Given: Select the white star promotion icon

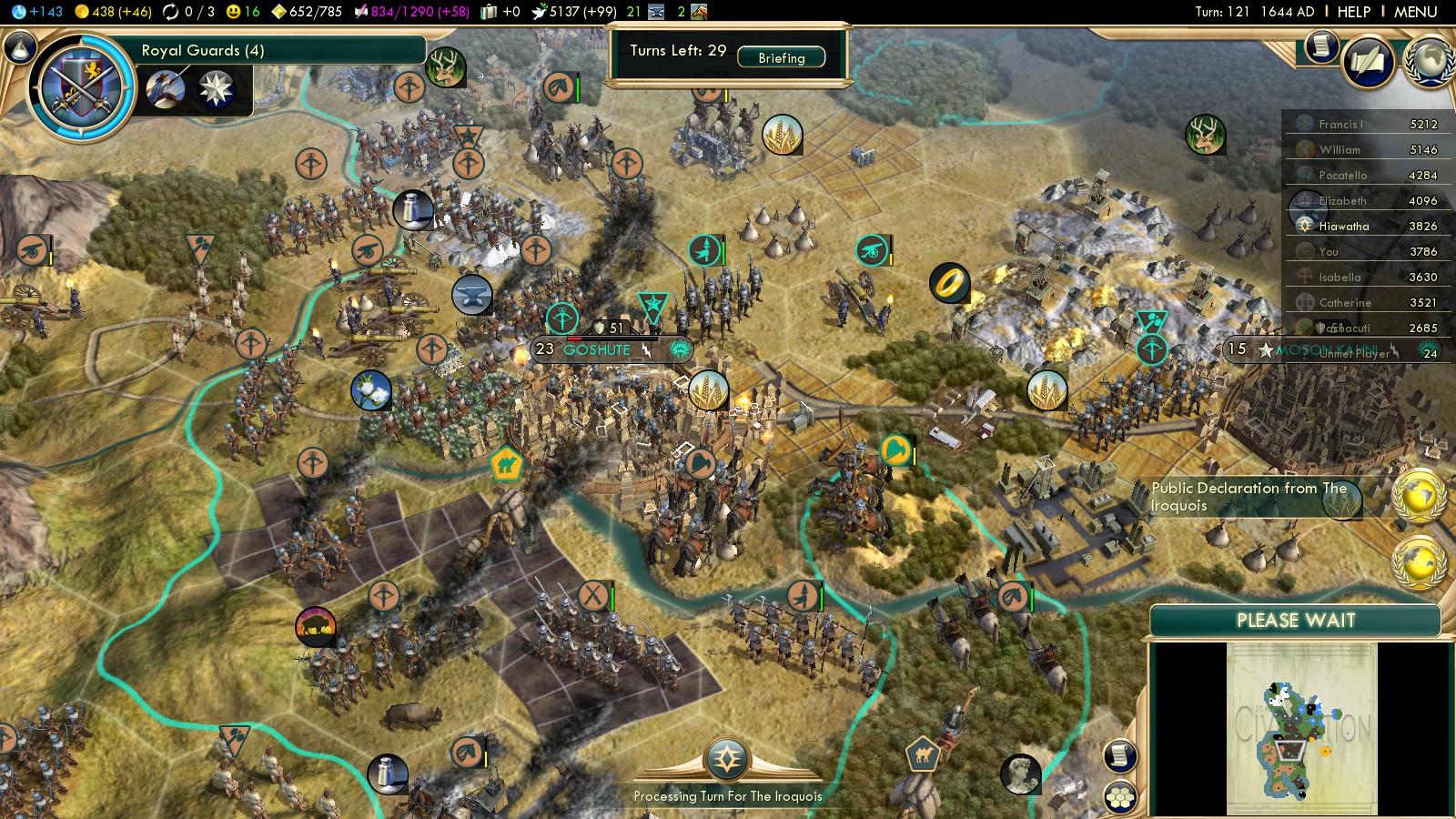Looking at the screenshot, I should [216, 89].
